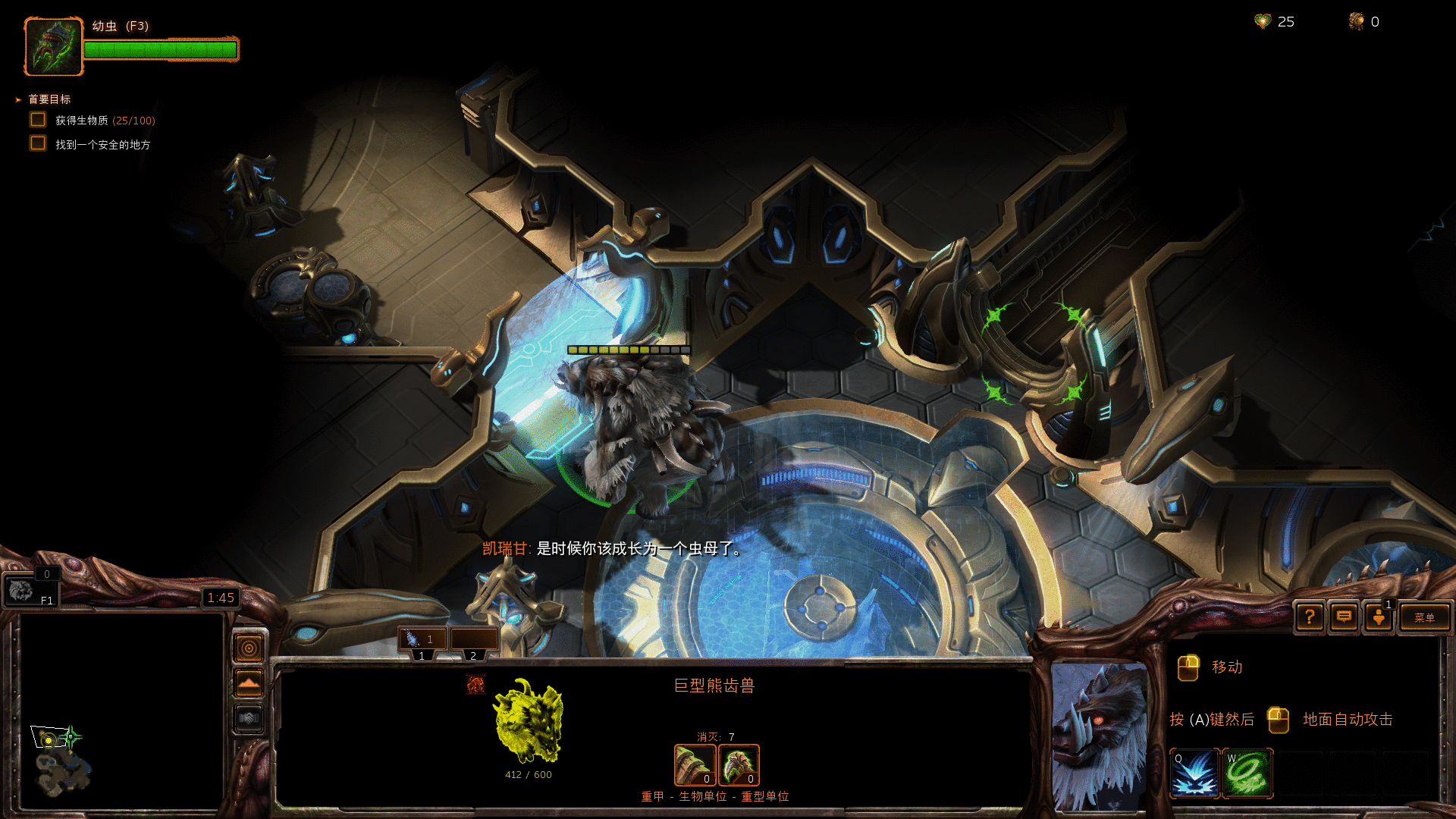Activate the blue burst Q ability
Screen dimensions: 1456x819
1194,773
